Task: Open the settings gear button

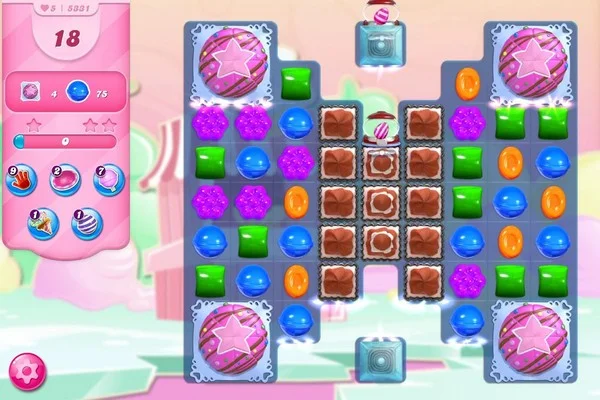Action: (23, 371)
